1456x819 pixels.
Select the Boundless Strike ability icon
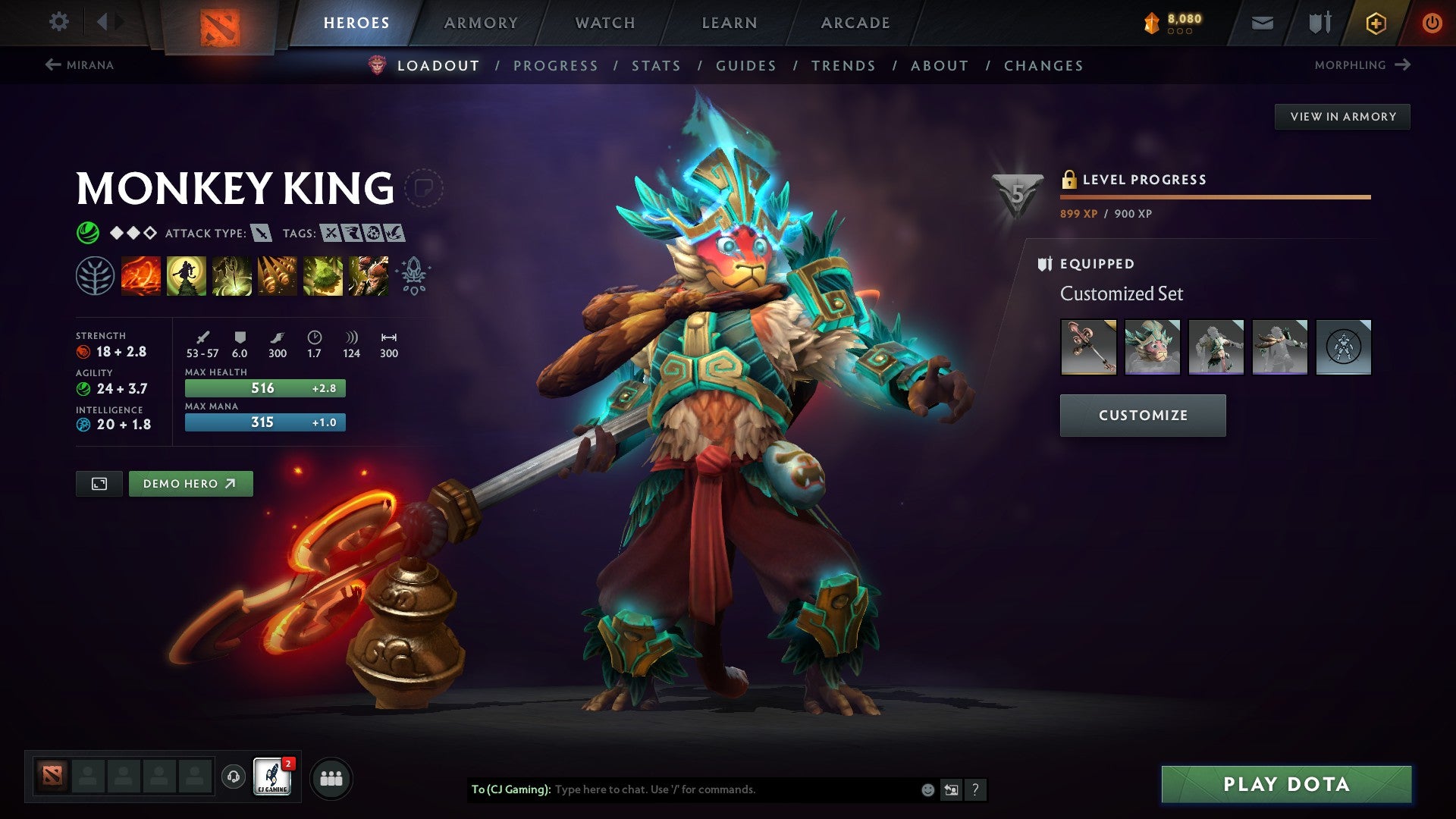tap(140, 275)
